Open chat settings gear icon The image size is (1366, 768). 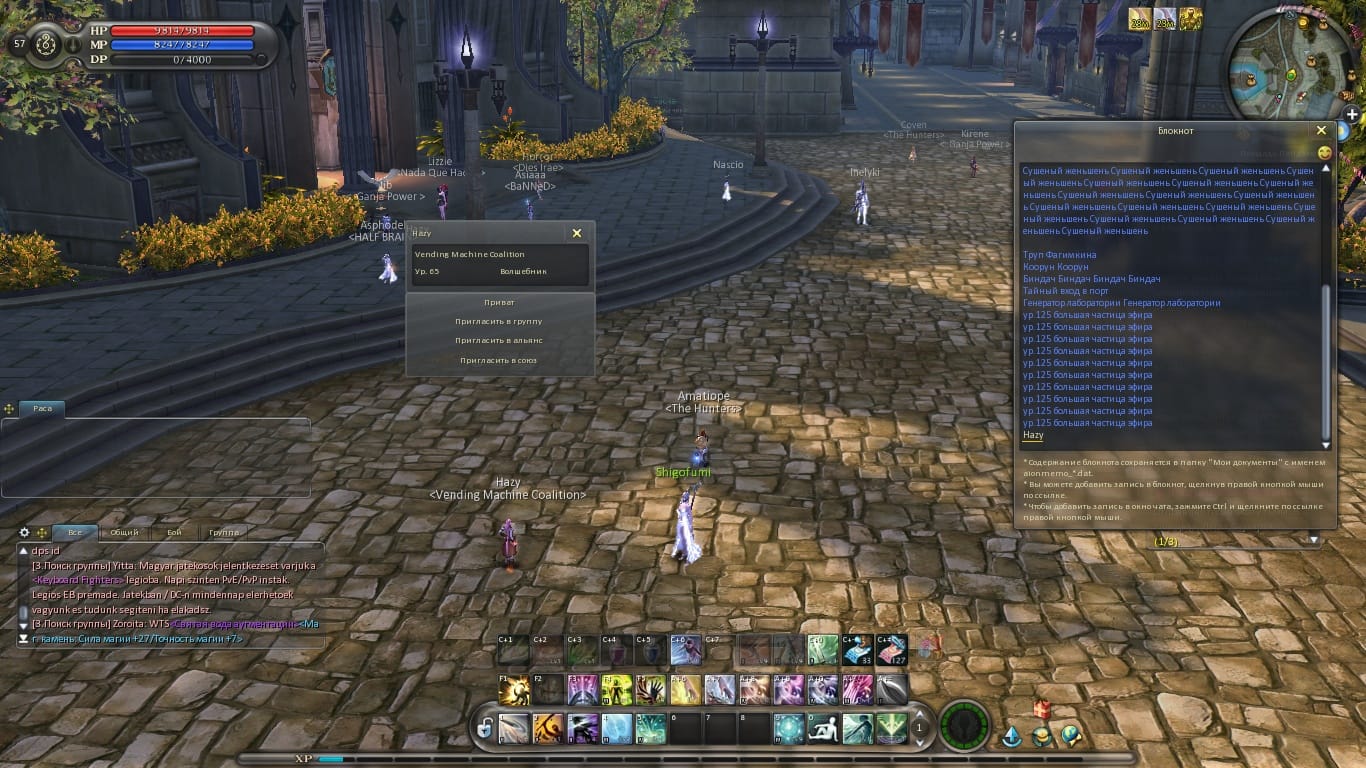pos(25,532)
